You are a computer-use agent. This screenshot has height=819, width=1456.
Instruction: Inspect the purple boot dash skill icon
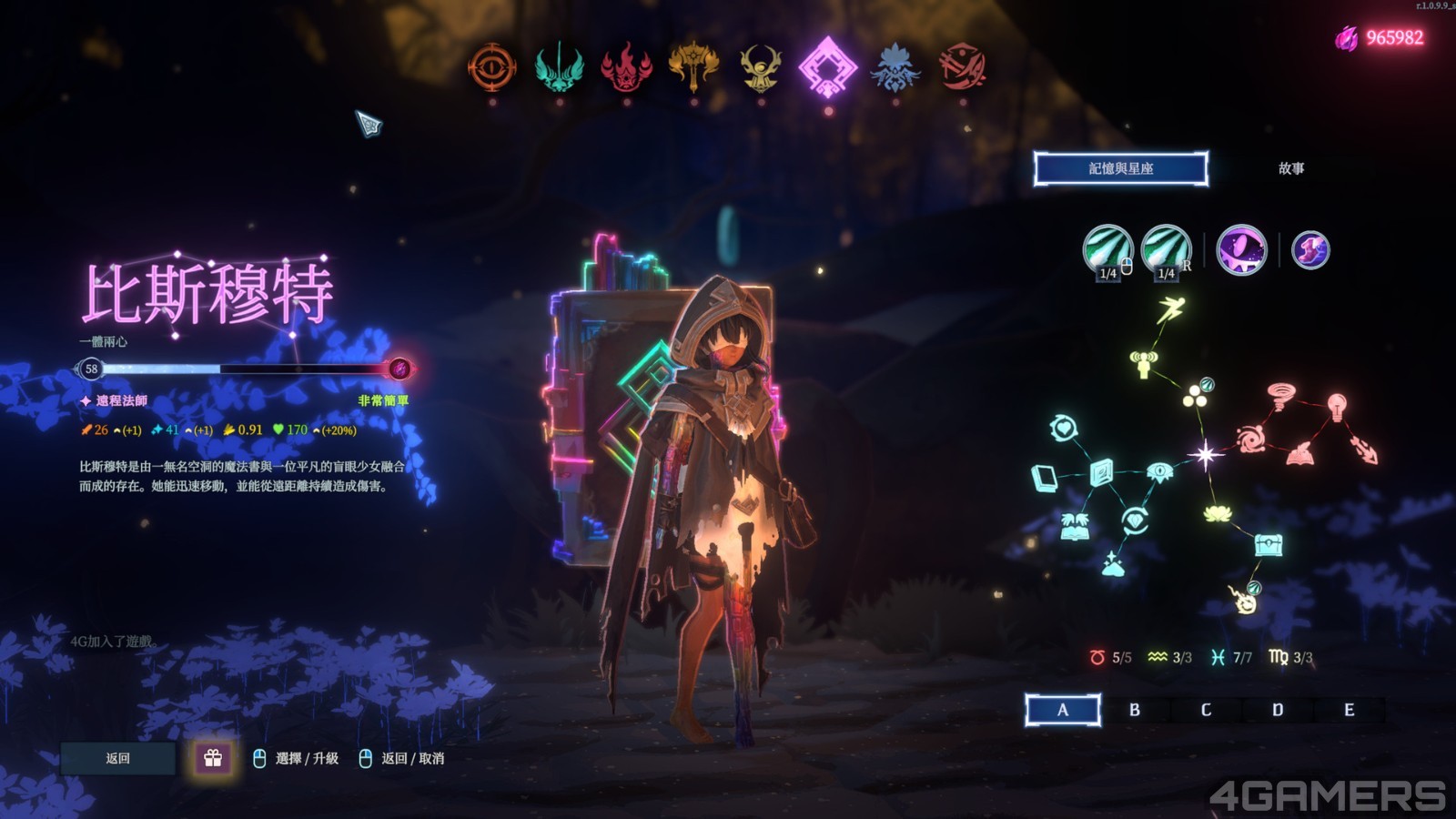click(x=1310, y=249)
